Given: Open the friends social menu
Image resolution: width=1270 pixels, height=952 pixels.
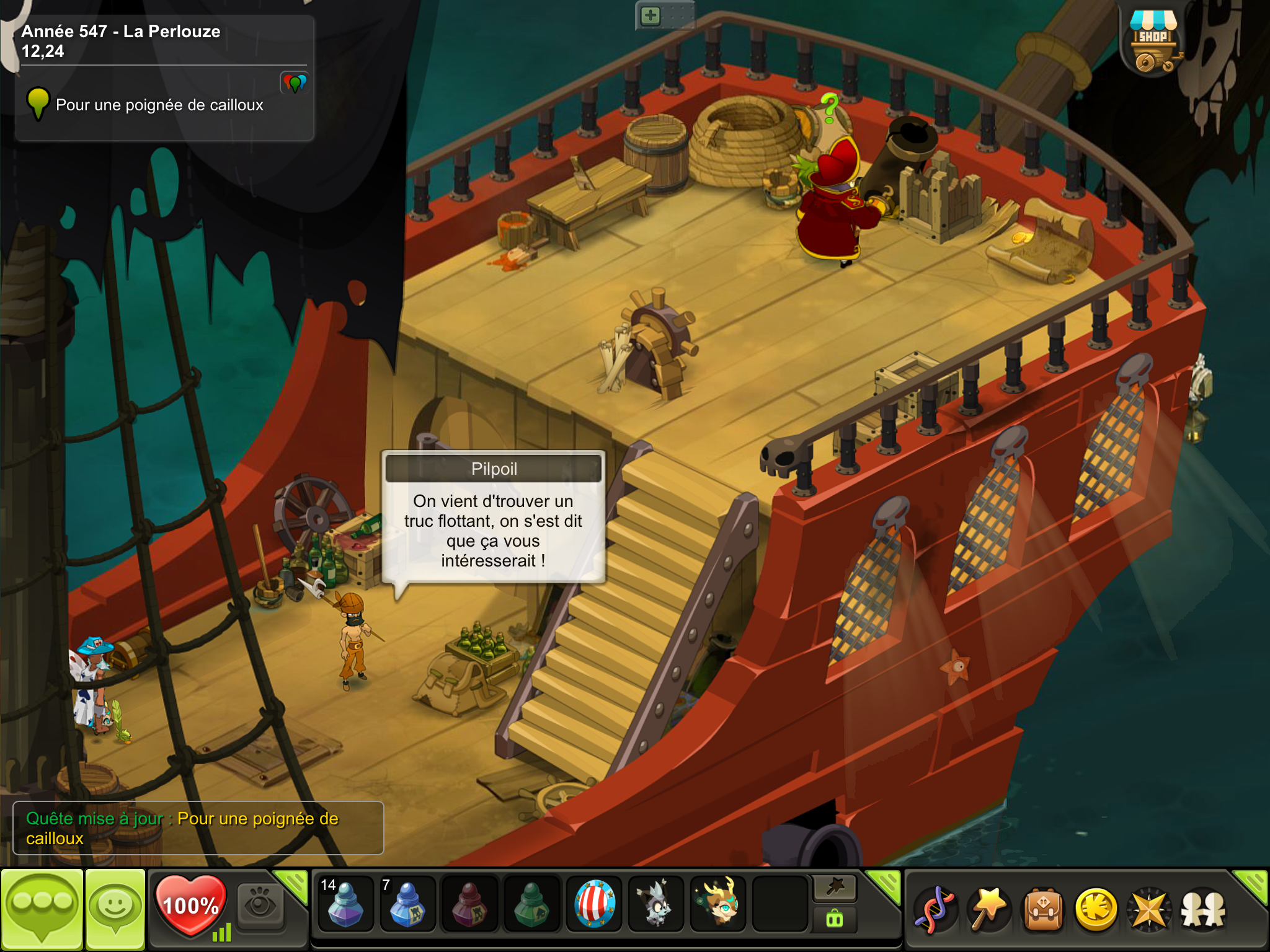Looking at the screenshot, I should tap(1203, 910).
